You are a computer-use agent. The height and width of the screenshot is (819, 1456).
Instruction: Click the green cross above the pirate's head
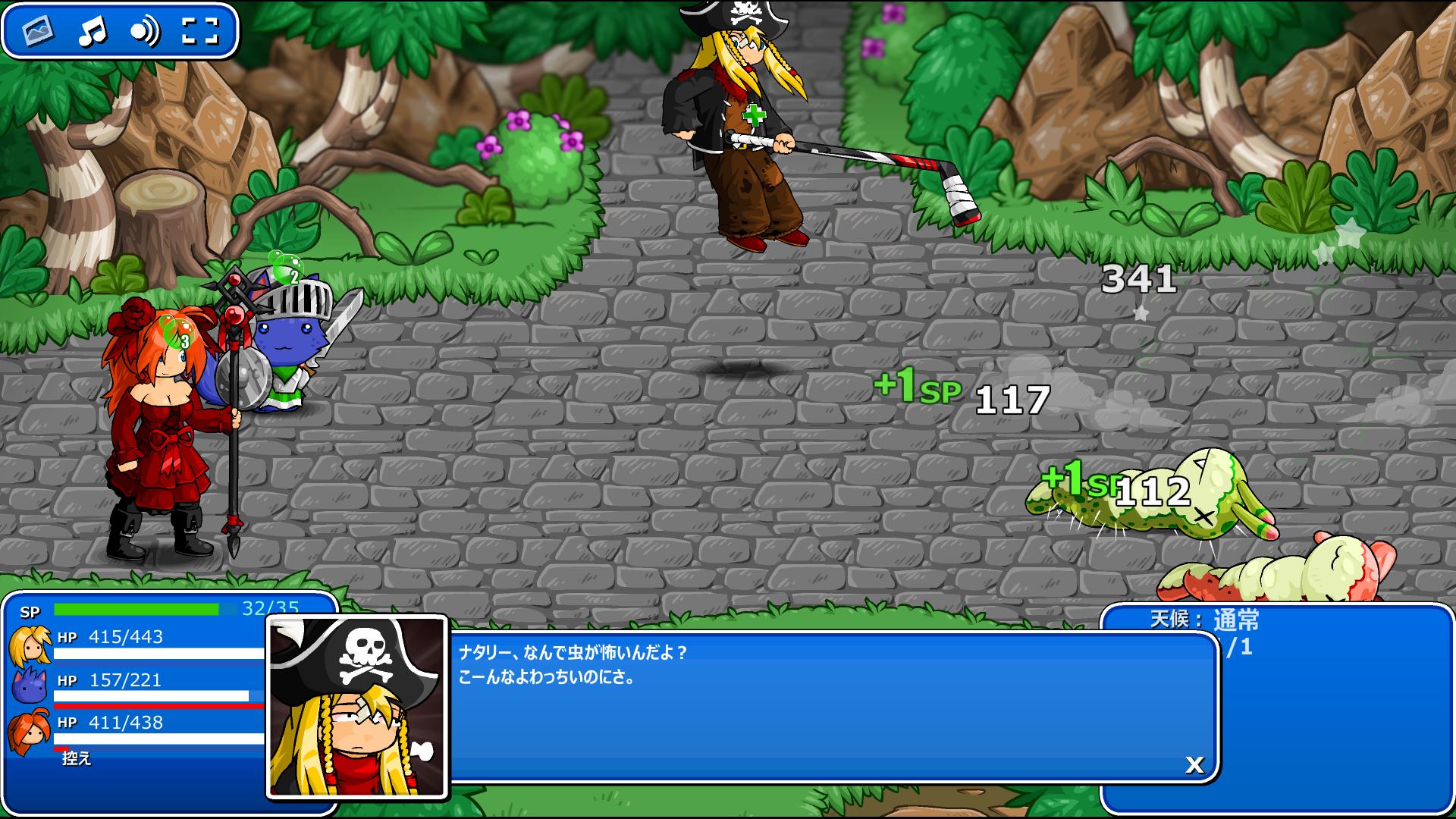pyautogui.click(x=754, y=115)
